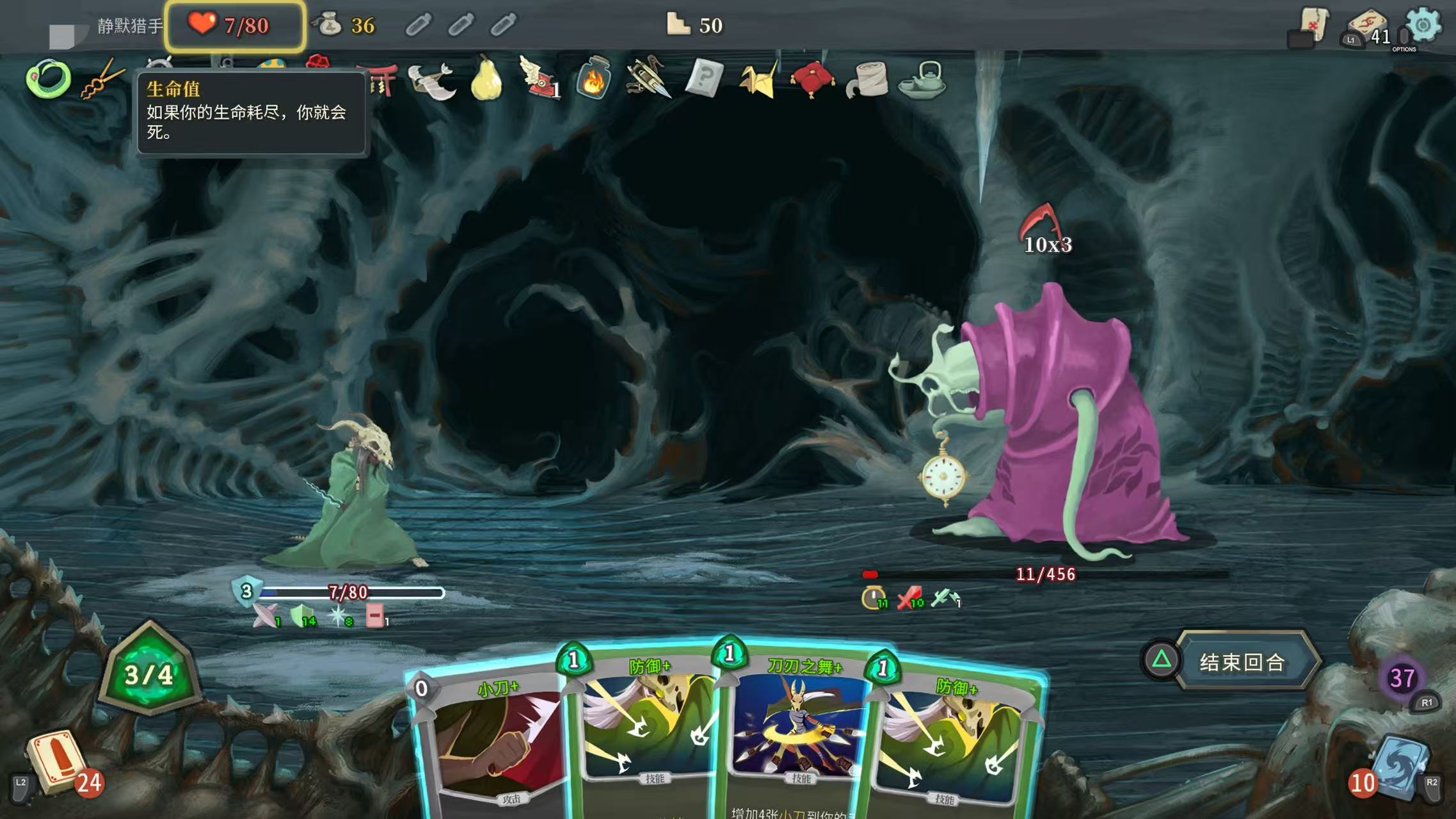This screenshot has height=819, width=1456.
Task: Open the map scroll icon
Action: 1313,26
